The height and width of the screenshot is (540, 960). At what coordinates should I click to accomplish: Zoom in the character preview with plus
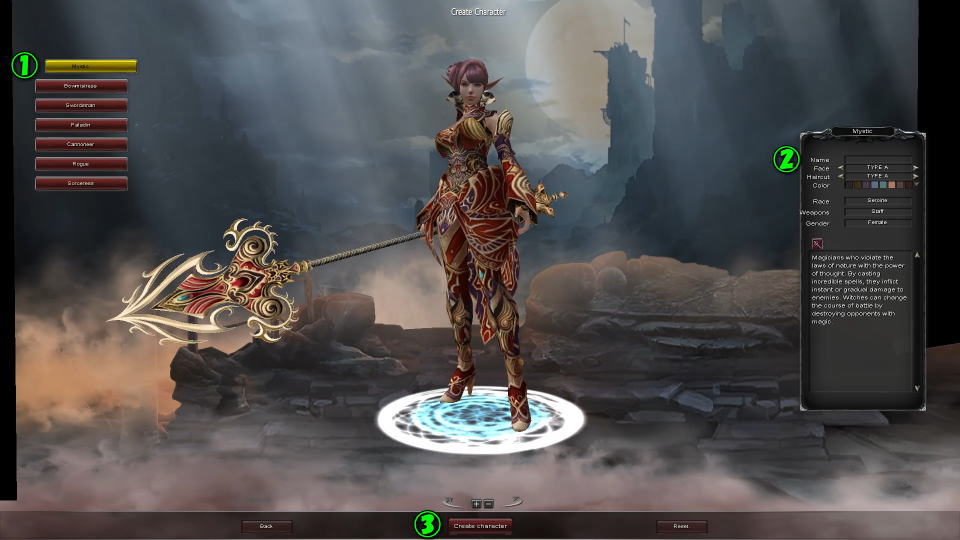(477, 504)
